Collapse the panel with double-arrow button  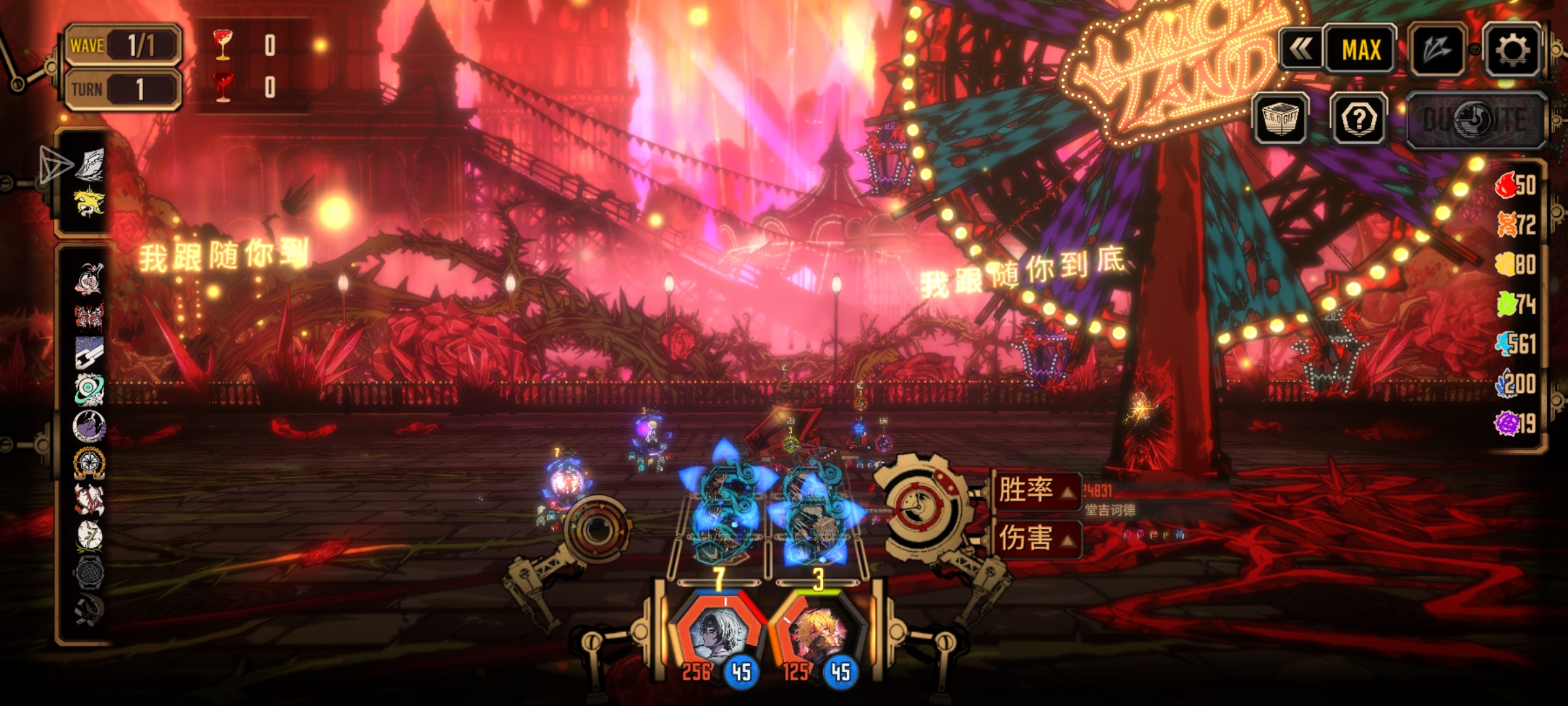pos(1301,50)
